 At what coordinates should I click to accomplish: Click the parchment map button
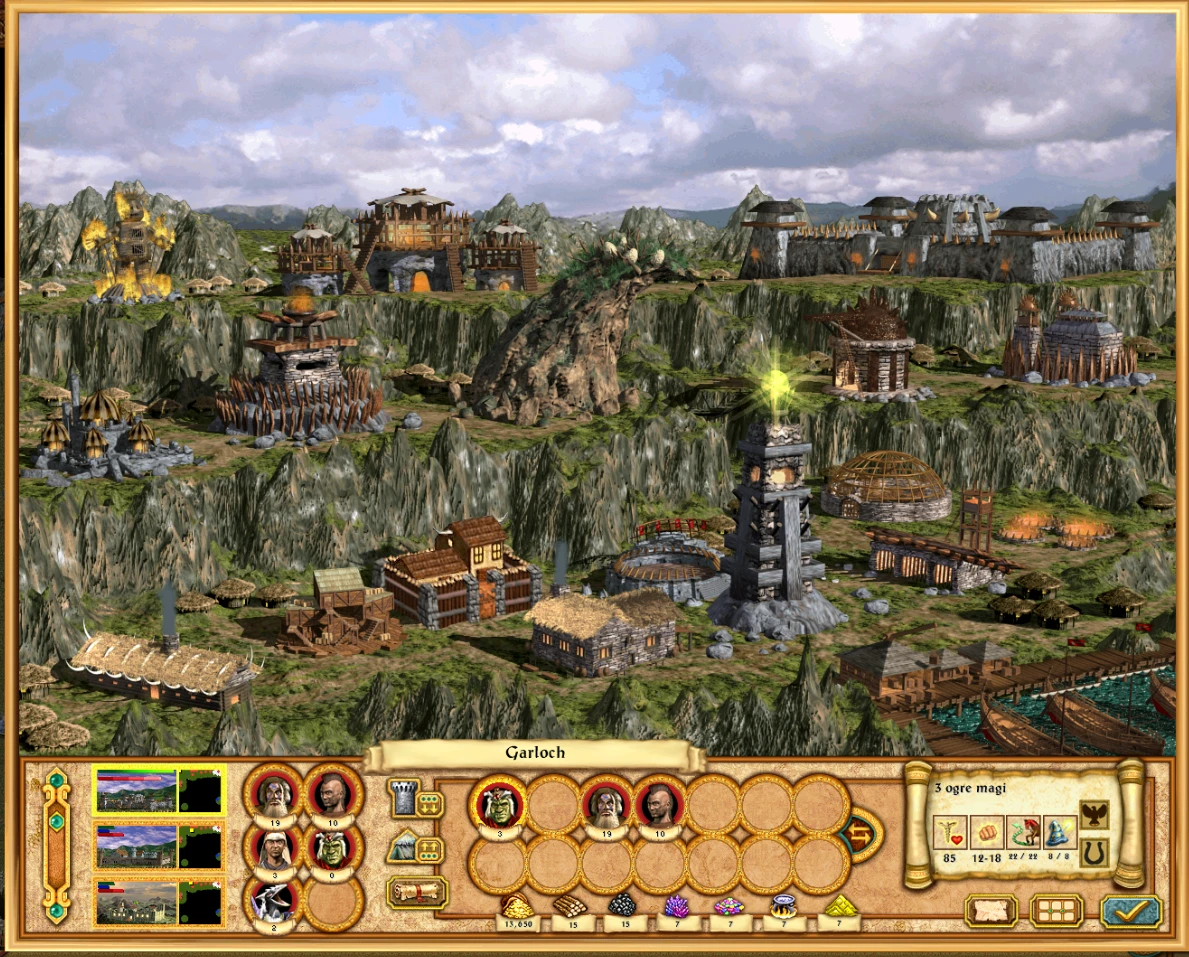click(x=990, y=911)
